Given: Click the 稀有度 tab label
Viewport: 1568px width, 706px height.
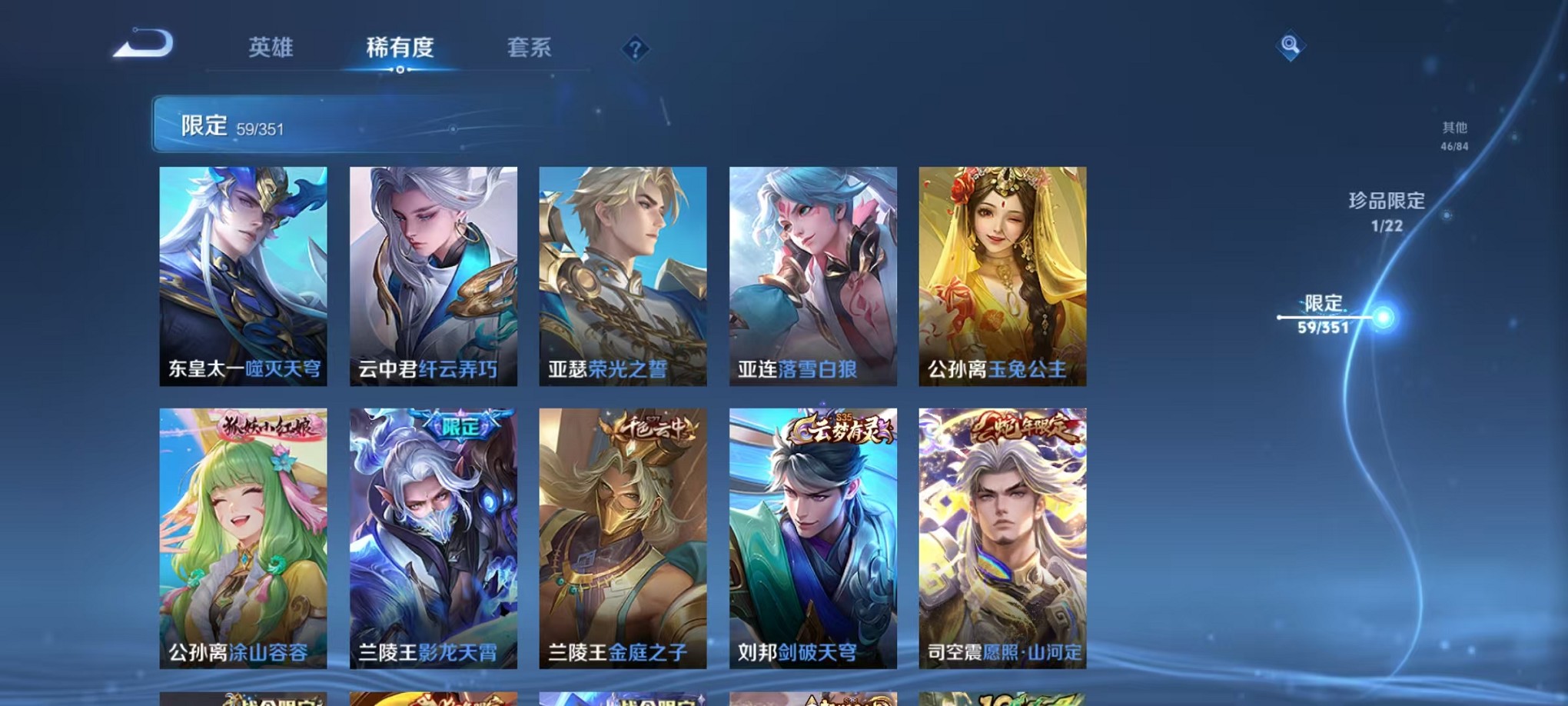Looking at the screenshot, I should (400, 48).
